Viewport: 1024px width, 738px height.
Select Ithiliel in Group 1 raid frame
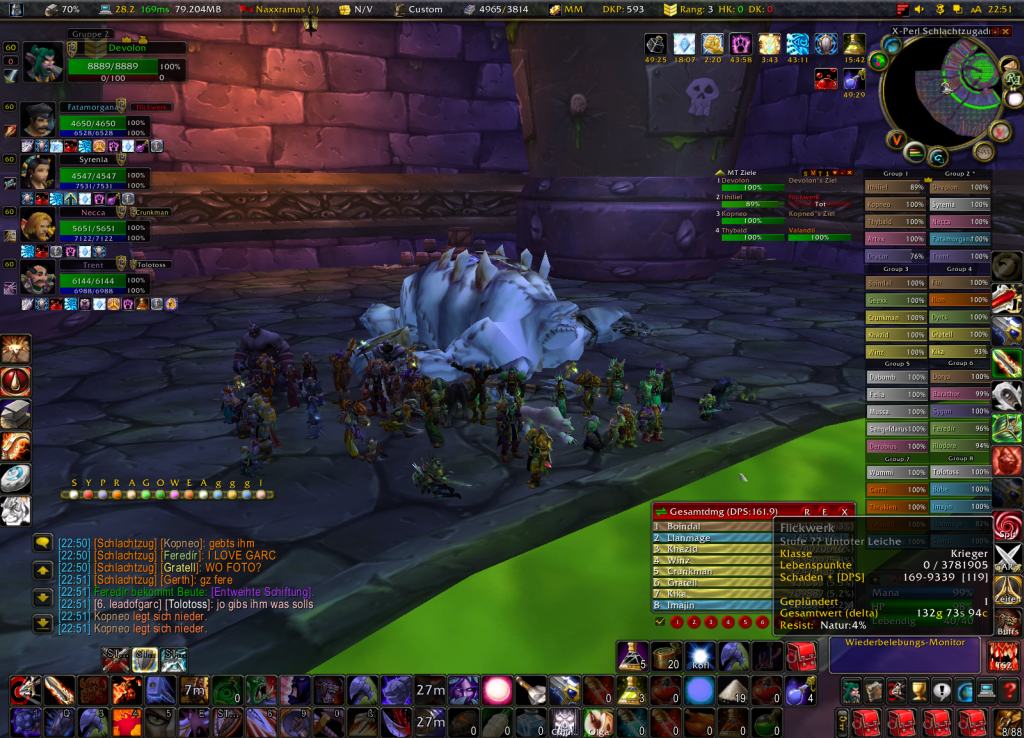tap(895, 187)
